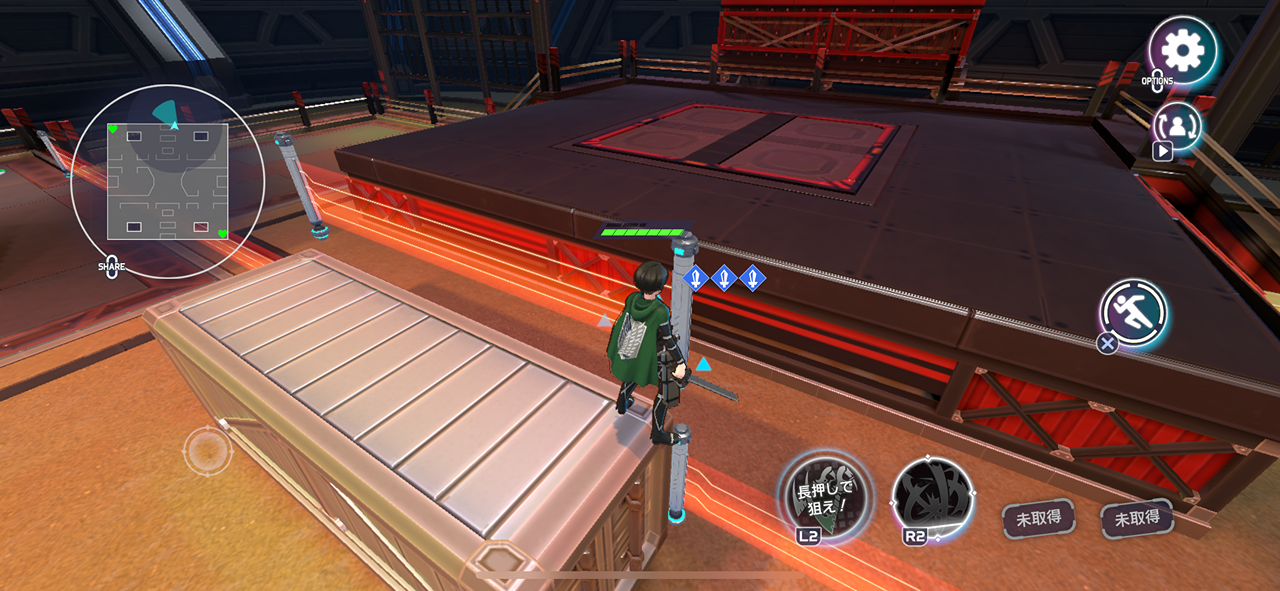Open the circular arena minimap
The image size is (1280, 591).
tap(168, 181)
